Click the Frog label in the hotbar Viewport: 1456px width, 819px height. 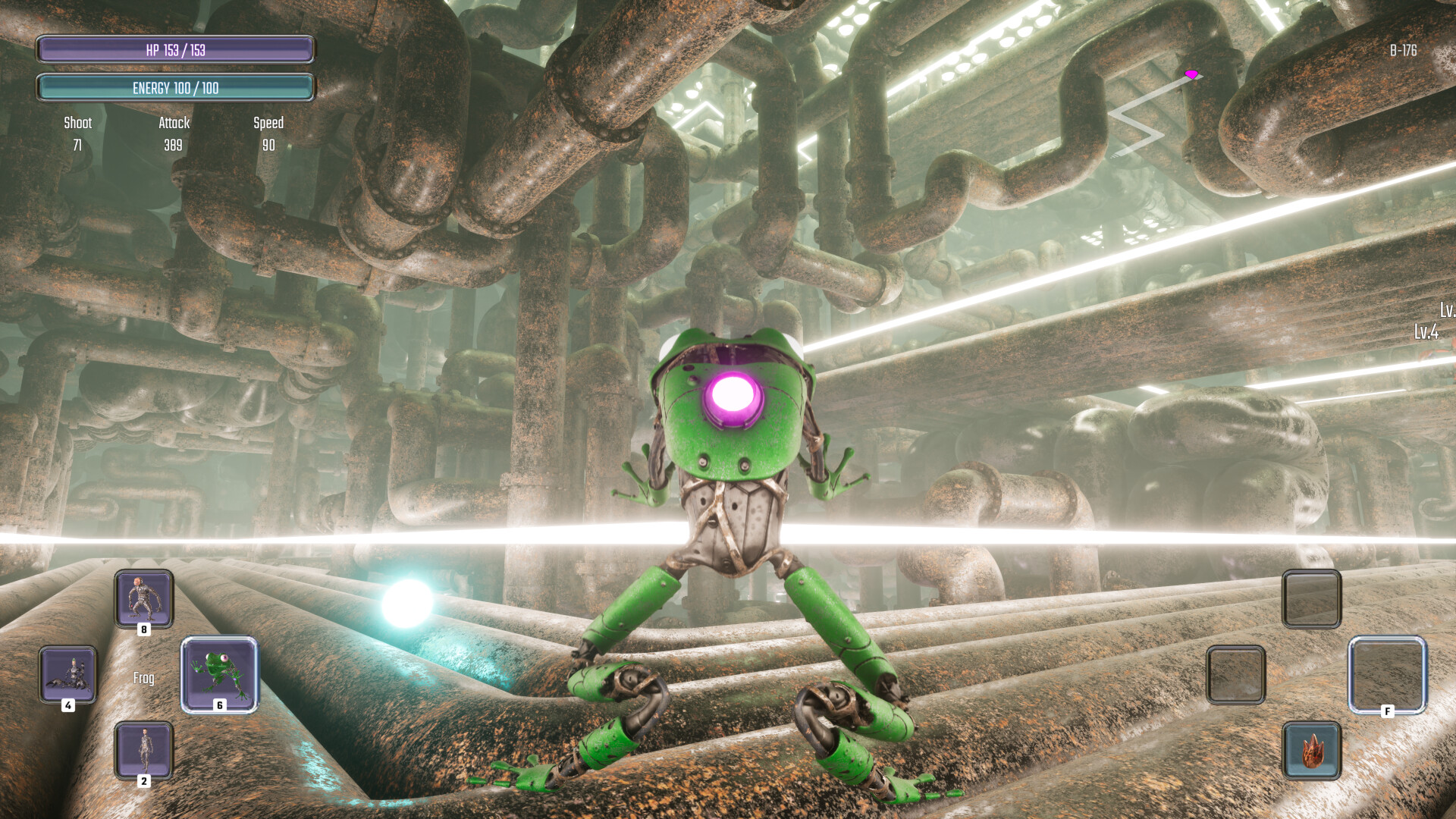pos(143,679)
